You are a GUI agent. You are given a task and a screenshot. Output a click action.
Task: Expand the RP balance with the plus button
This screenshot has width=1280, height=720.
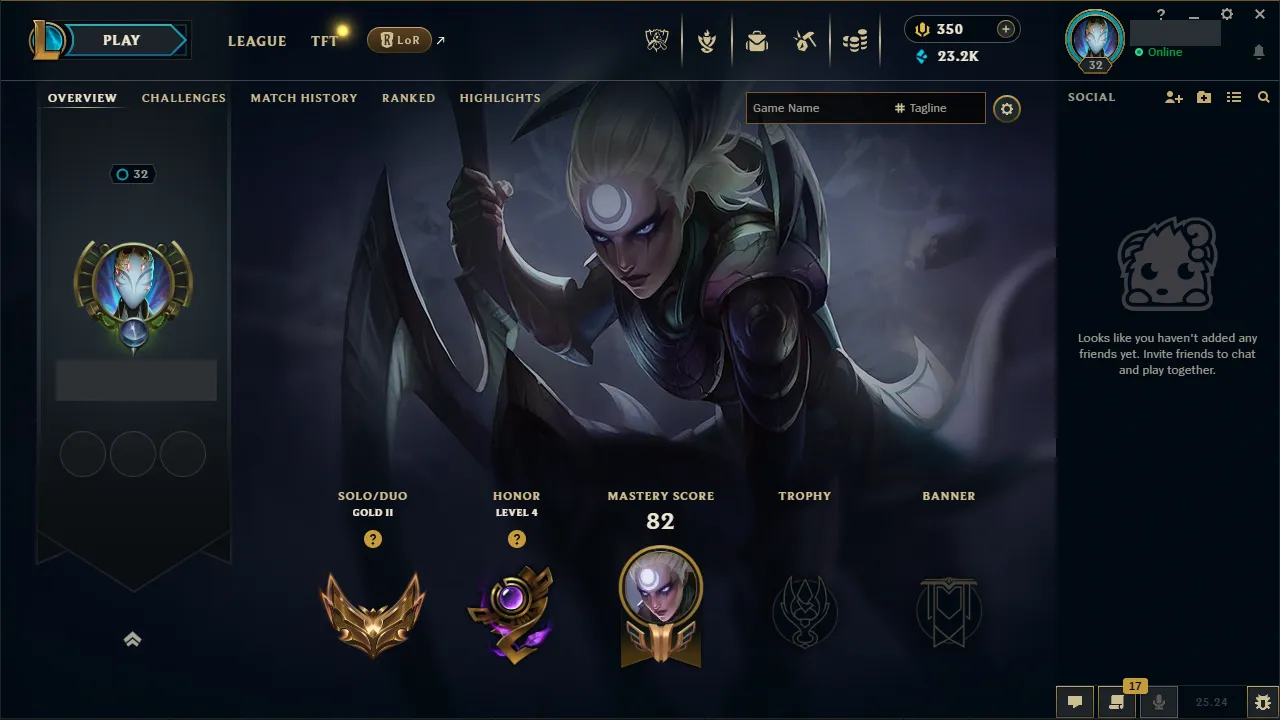[x=1005, y=28]
